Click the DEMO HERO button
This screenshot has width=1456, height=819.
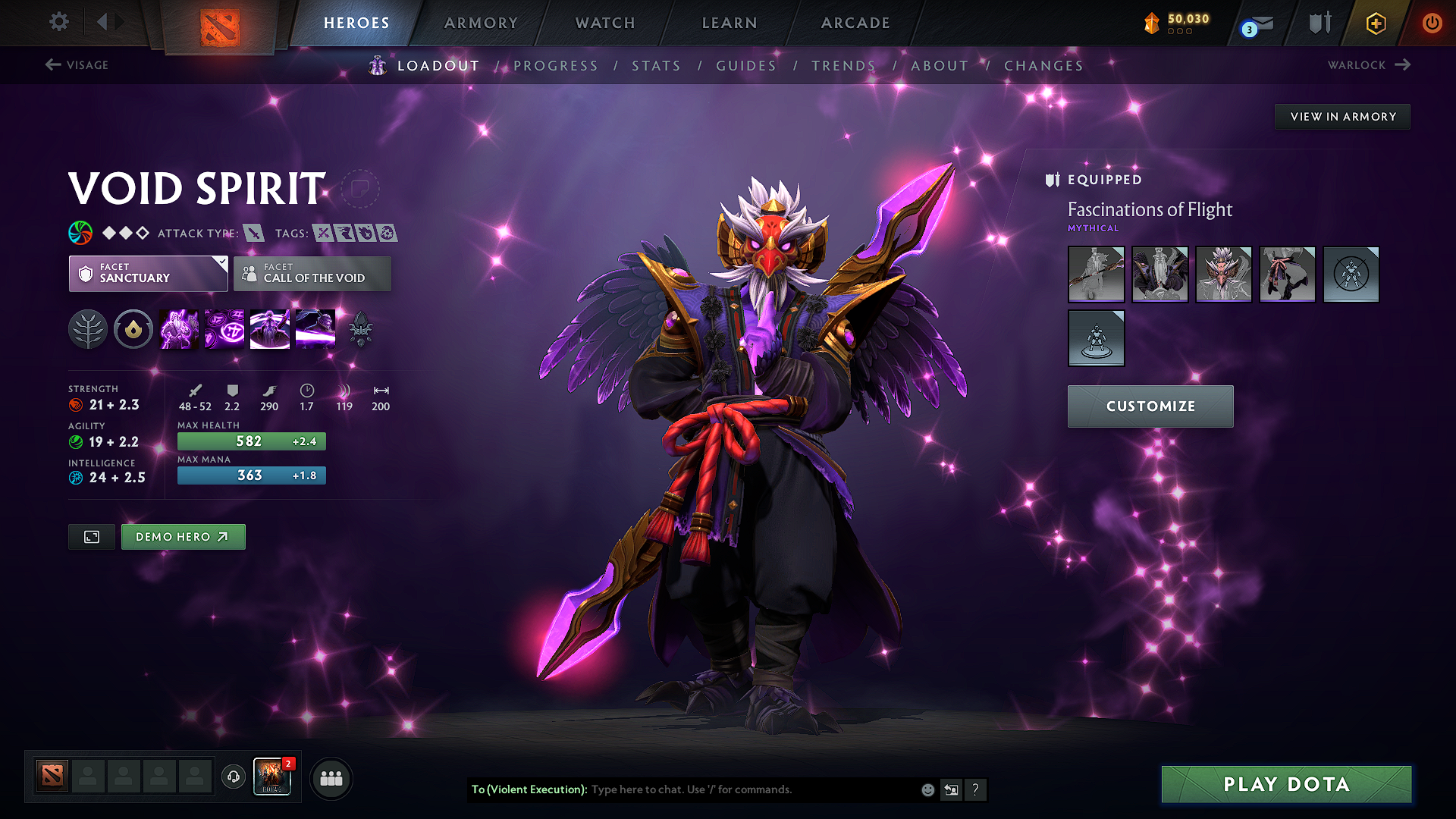tap(183, 536)
